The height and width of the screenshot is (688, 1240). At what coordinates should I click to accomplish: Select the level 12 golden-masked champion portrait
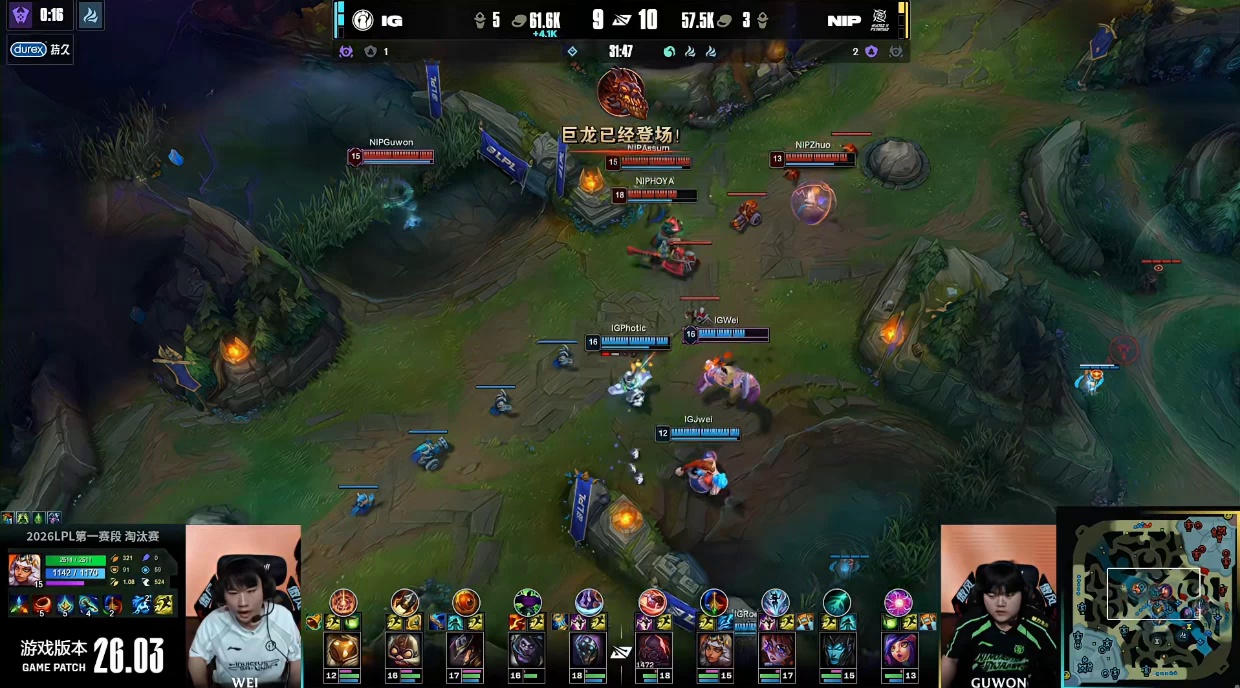point(342,651)
